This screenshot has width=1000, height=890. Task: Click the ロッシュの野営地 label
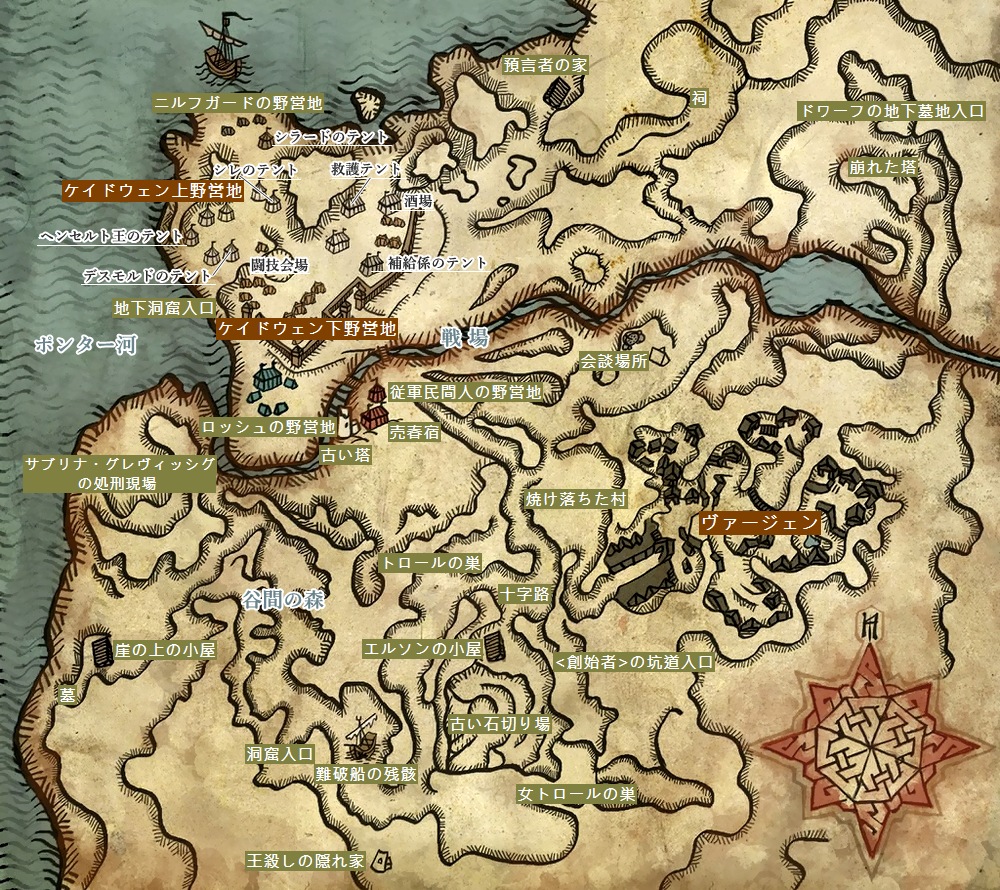point(268,427)
